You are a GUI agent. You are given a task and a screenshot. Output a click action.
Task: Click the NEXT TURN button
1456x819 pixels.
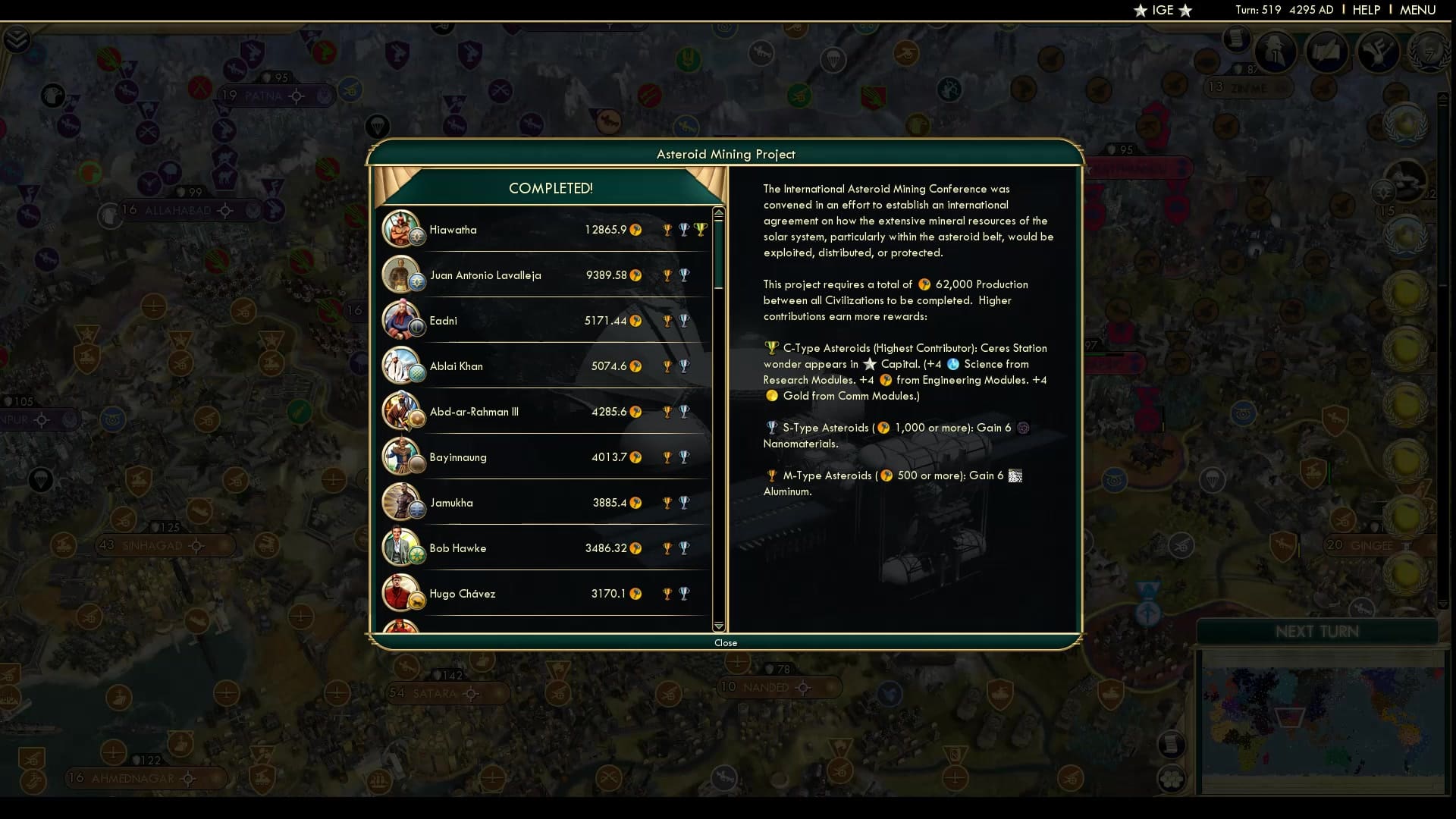[1319, 630]
